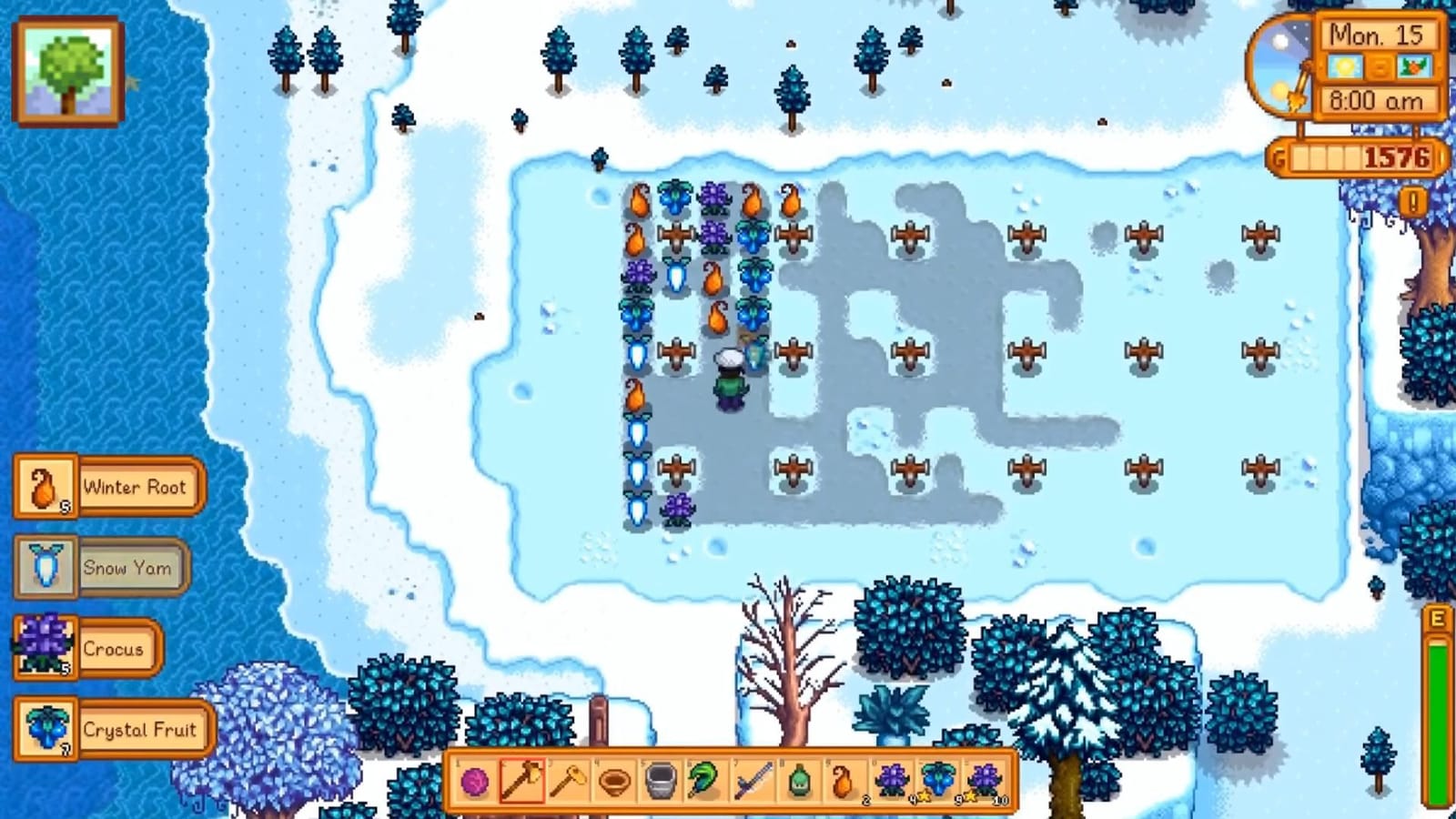Select the Sword in the toolbar
The width and height of the screenshot is (1456, 819).
pos(751,781)
